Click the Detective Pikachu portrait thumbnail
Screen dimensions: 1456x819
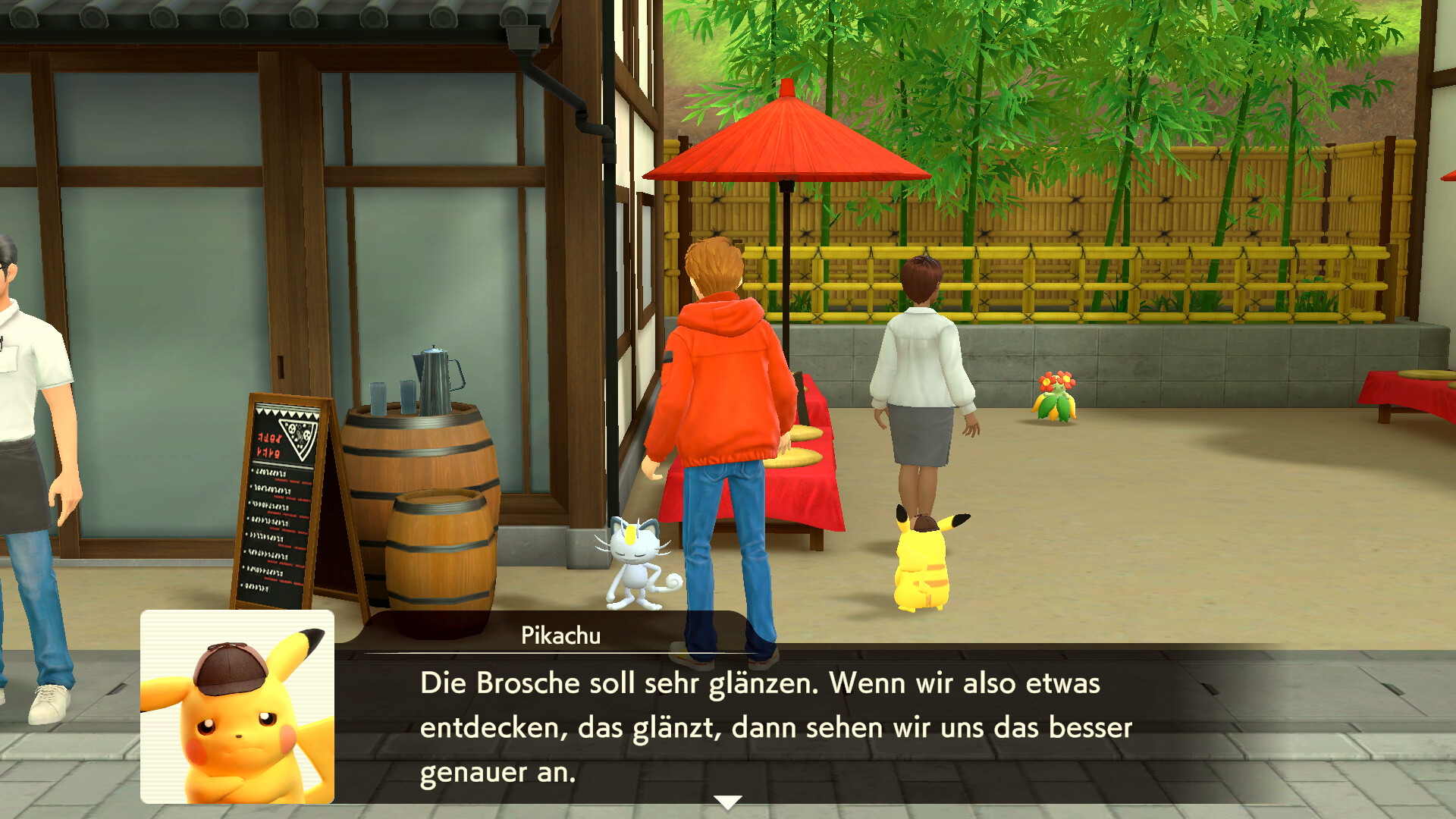pos(239,709)
